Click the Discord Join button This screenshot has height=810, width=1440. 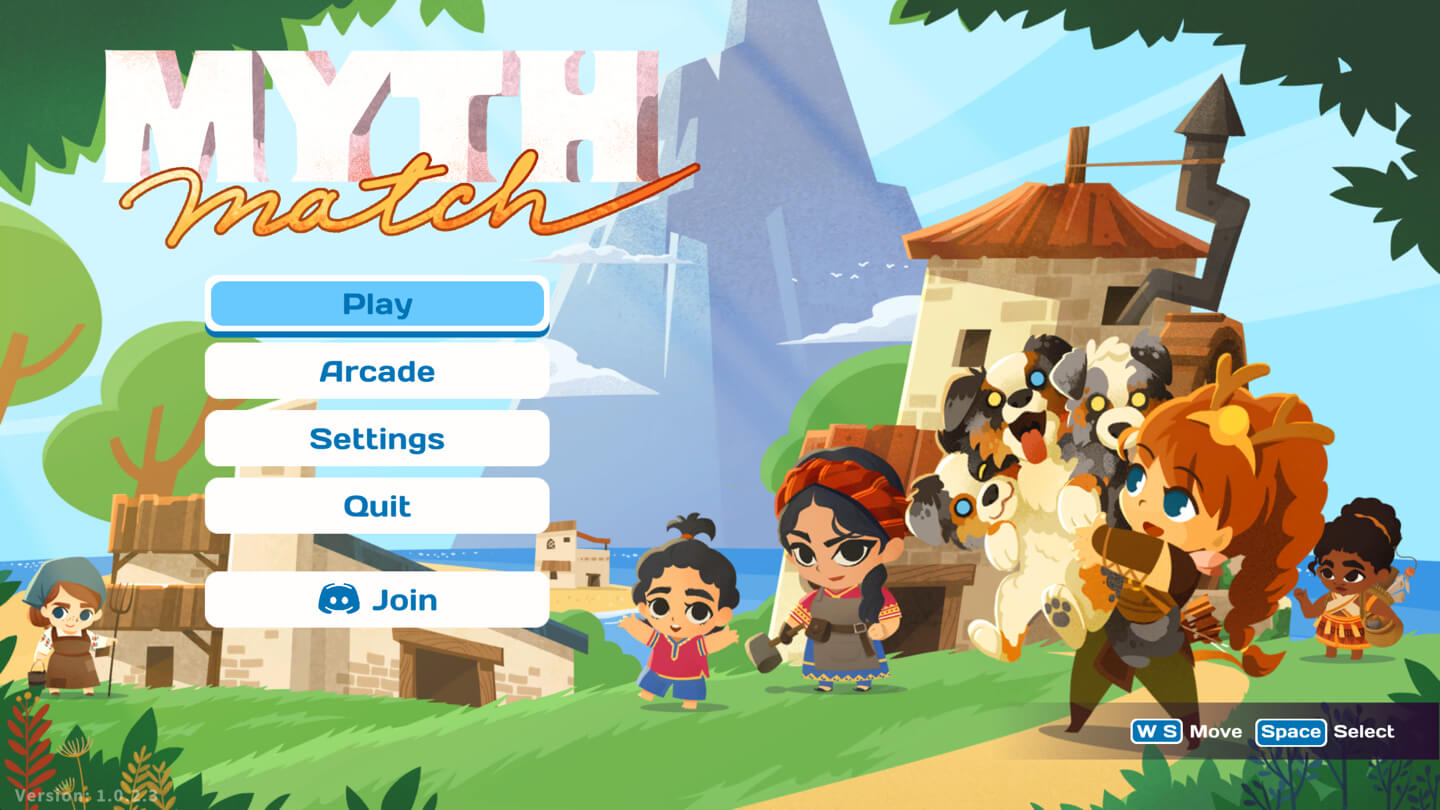pos(377,600)
